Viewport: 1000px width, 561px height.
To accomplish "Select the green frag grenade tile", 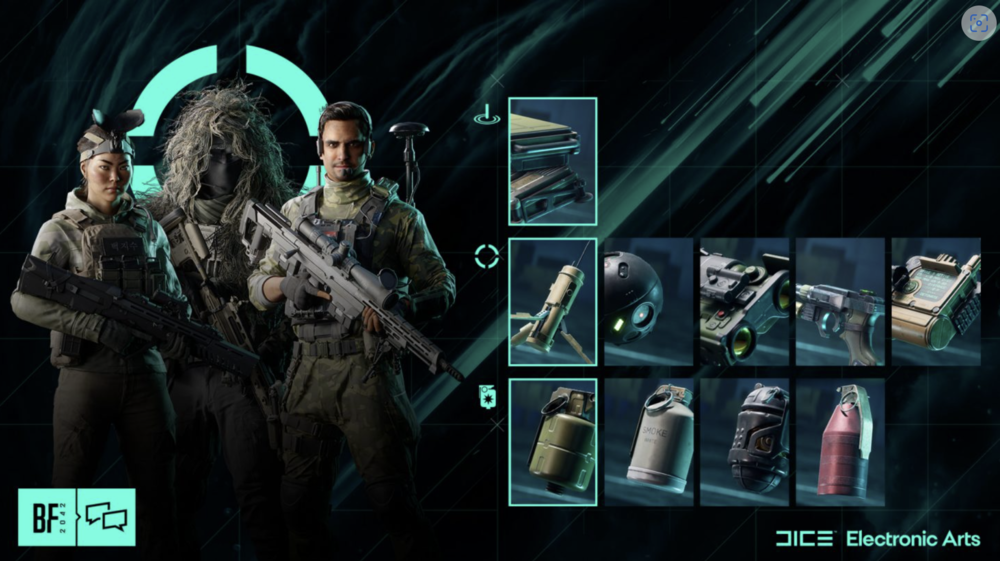I will tap(552, 441).
